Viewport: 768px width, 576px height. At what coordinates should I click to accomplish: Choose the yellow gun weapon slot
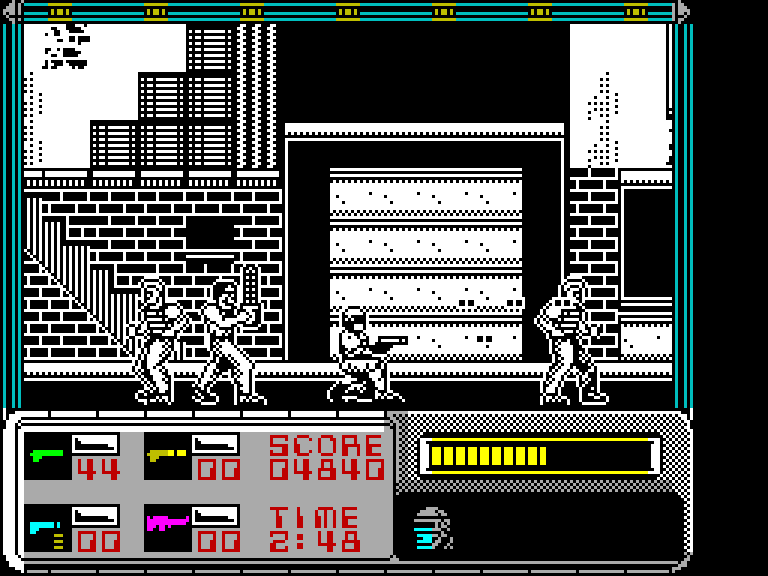click(167, 455)
